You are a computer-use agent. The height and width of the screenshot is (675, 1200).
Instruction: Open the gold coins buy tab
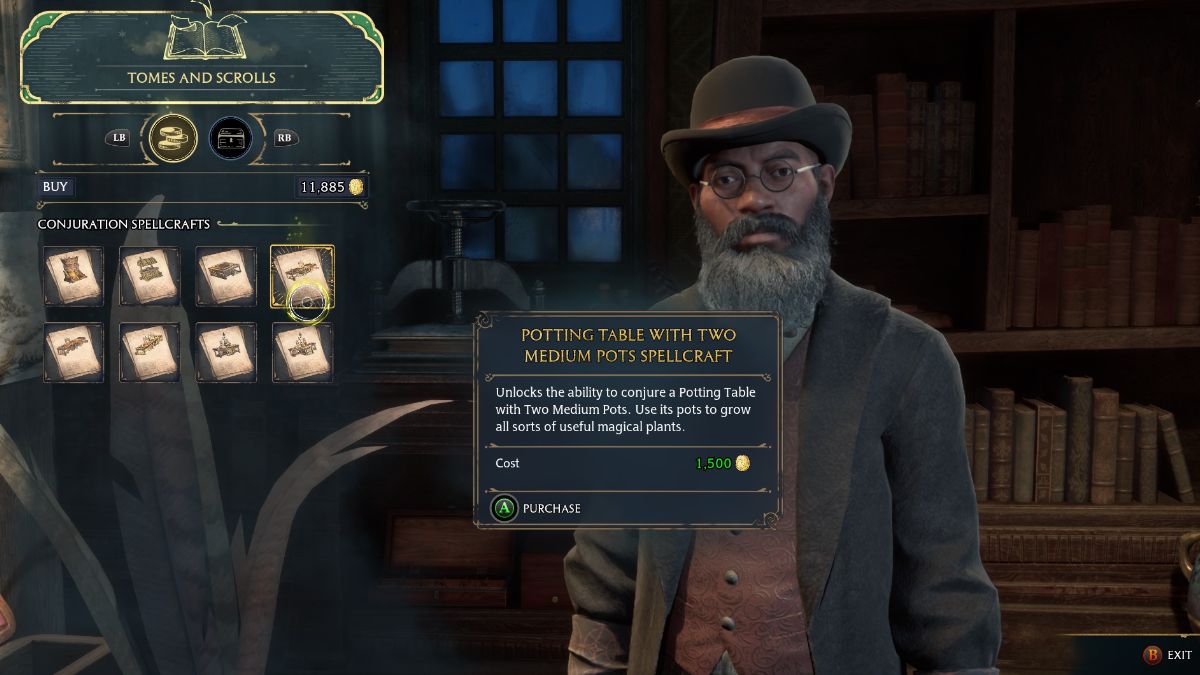(172, 138)
